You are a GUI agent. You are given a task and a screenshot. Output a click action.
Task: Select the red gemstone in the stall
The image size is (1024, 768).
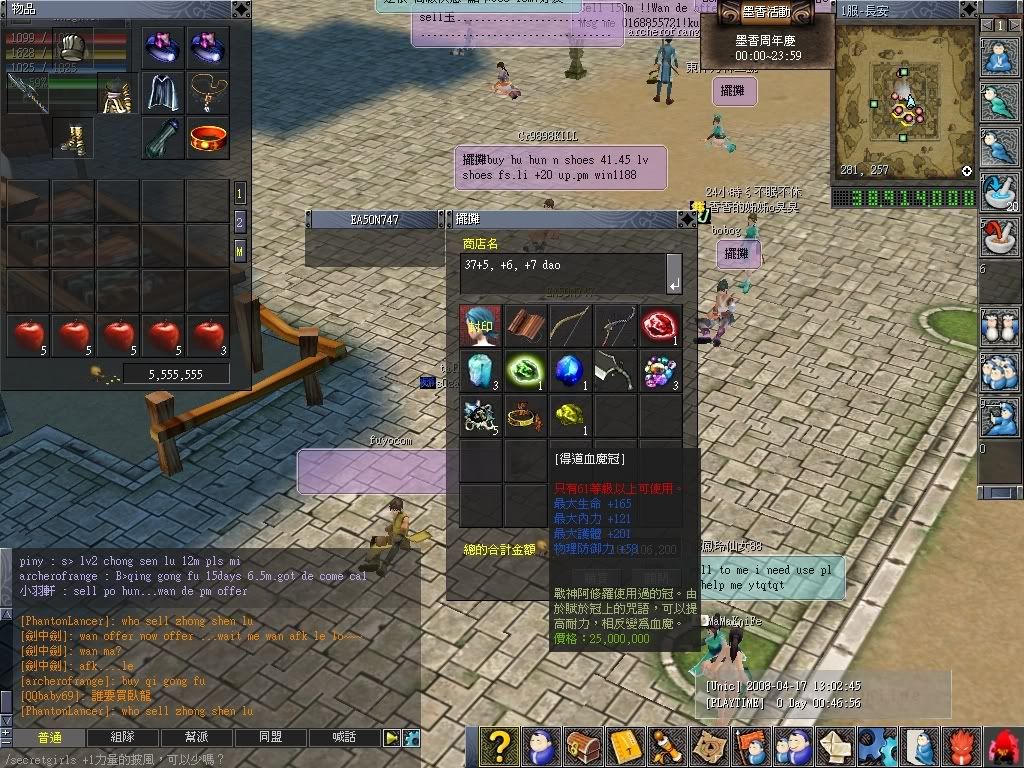660,326
